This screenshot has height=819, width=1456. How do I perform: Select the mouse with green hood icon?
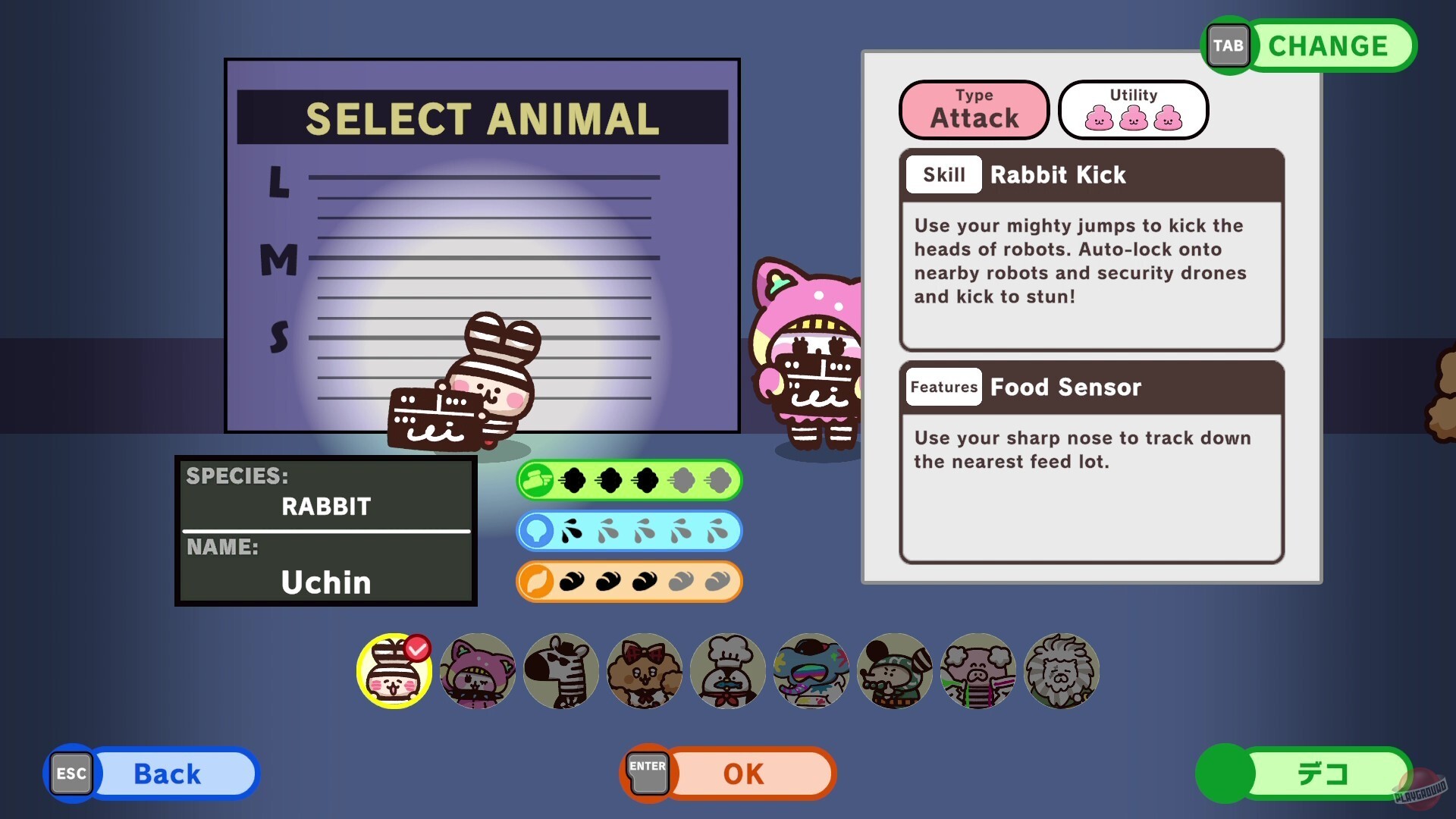click(x=895, y=671)
